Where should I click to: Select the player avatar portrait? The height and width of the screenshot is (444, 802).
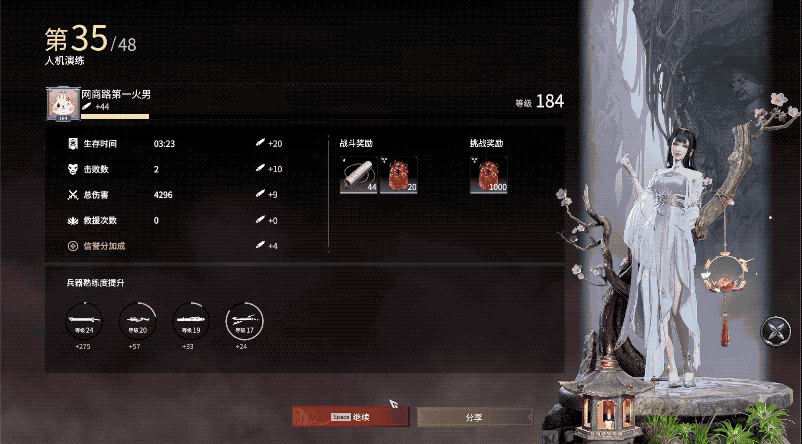(x=62, y=104)
